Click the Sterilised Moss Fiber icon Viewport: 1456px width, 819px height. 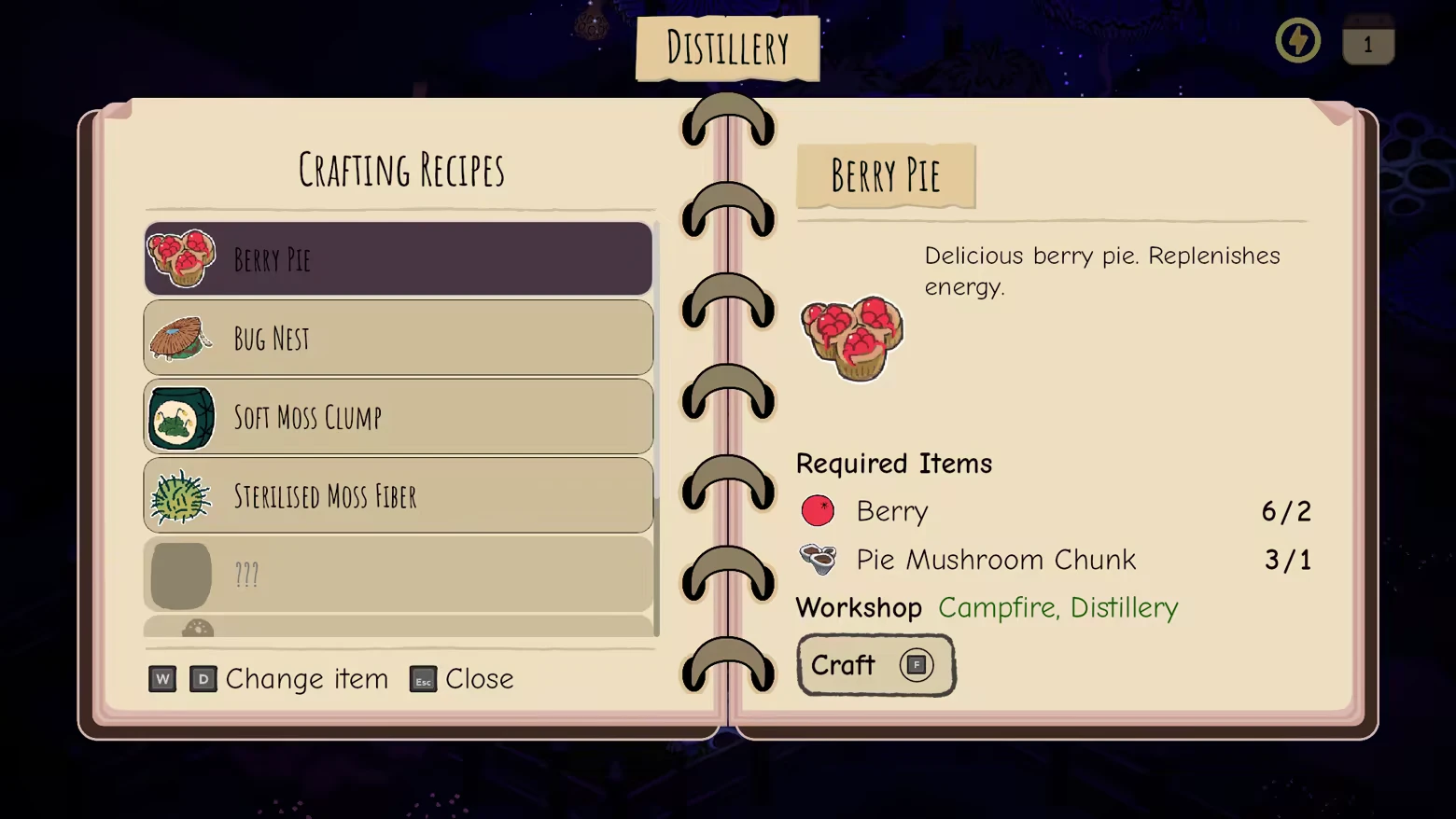click(180, 495)
